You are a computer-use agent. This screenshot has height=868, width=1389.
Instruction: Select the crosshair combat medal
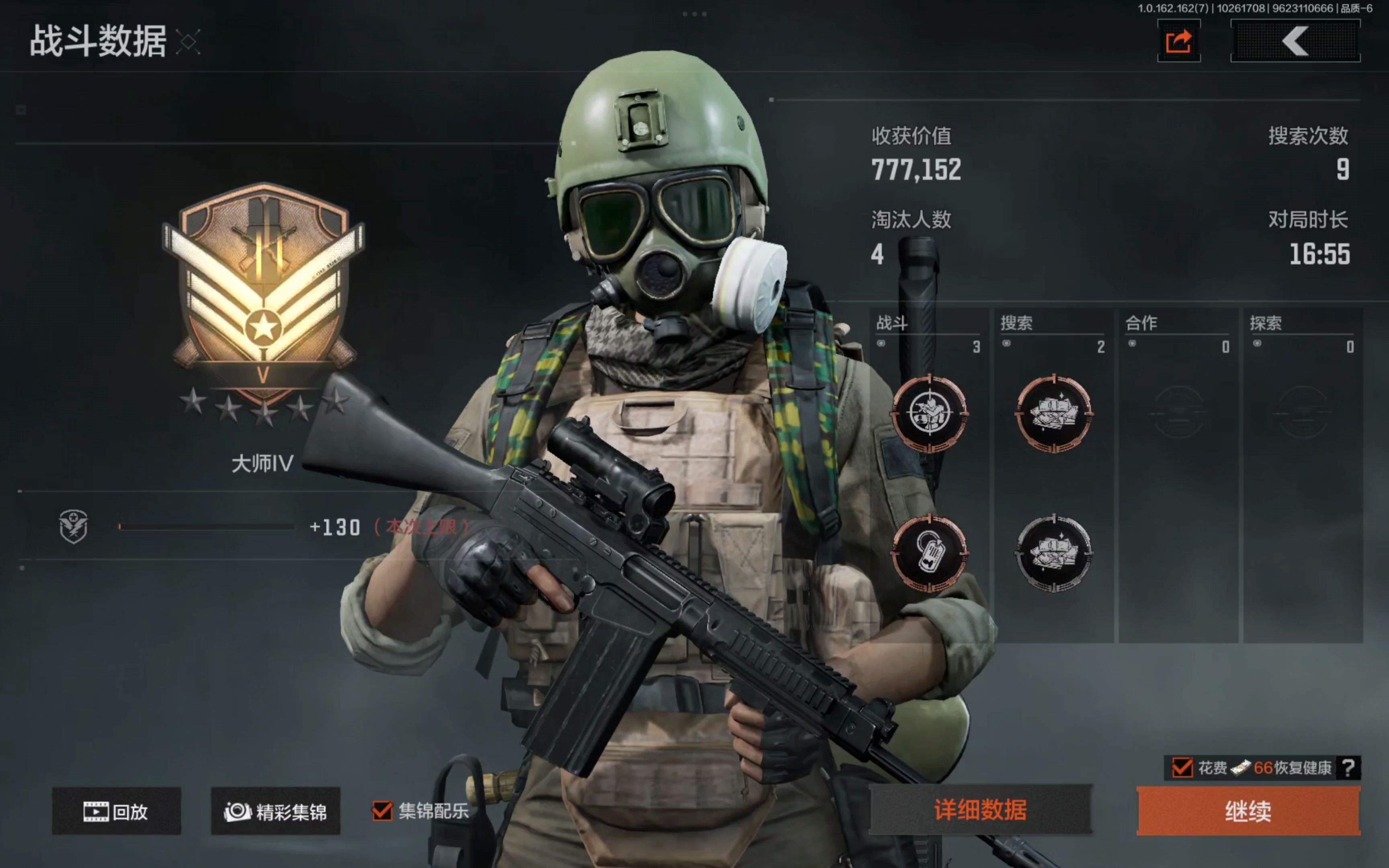point(929,413)
